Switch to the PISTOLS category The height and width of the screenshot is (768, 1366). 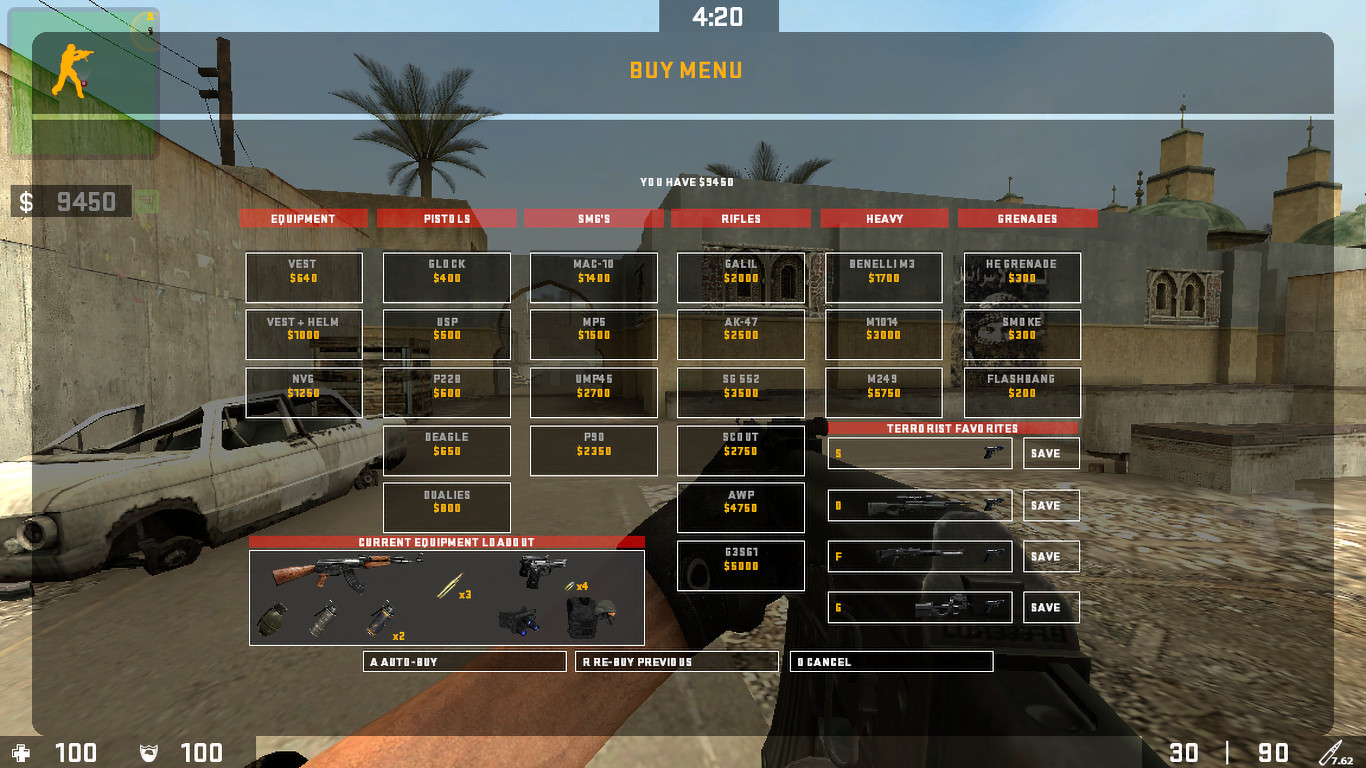coord(446,218)
